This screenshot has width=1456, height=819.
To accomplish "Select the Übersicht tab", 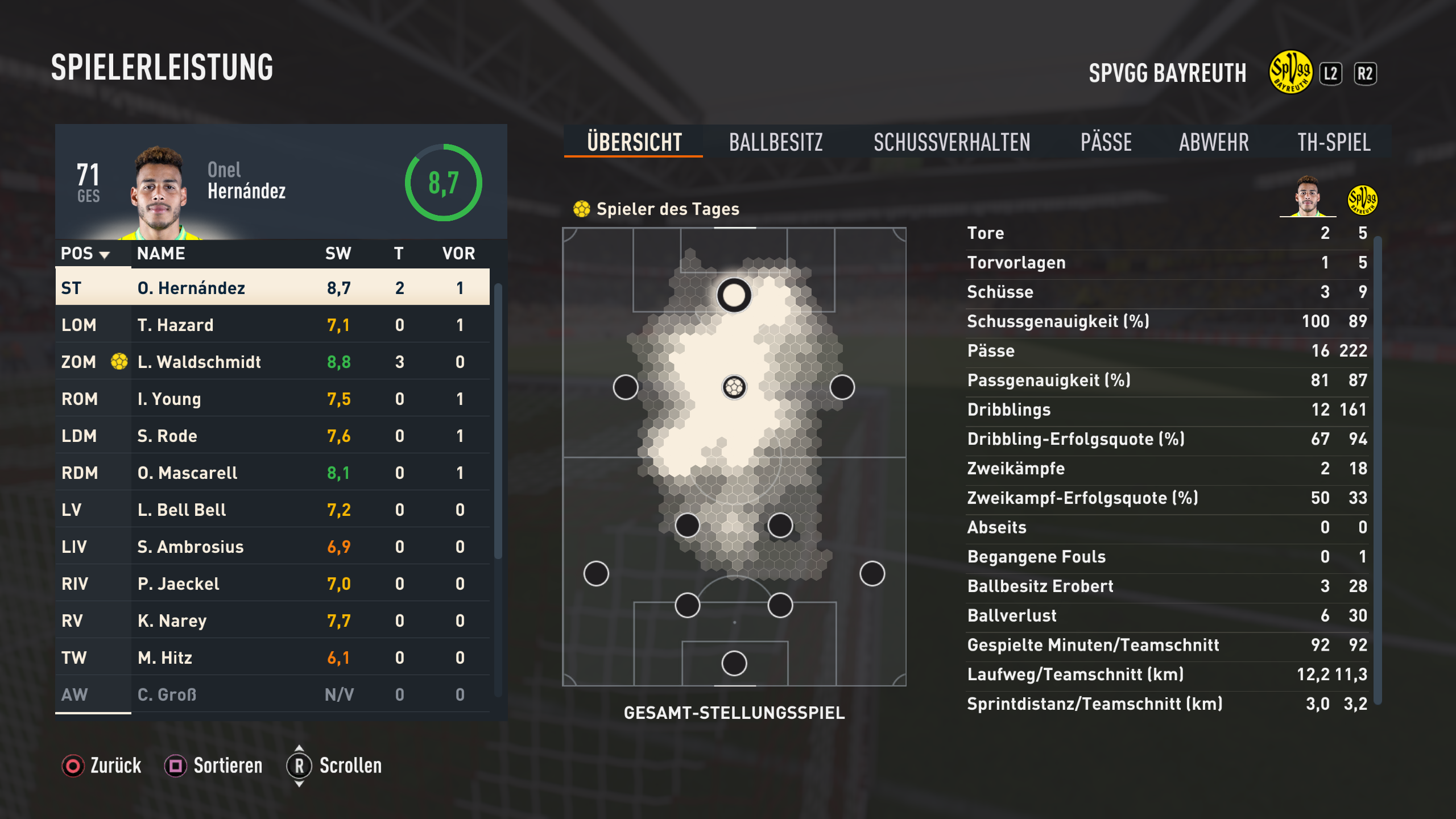I will pyautogui.click(x=634, y=142).
